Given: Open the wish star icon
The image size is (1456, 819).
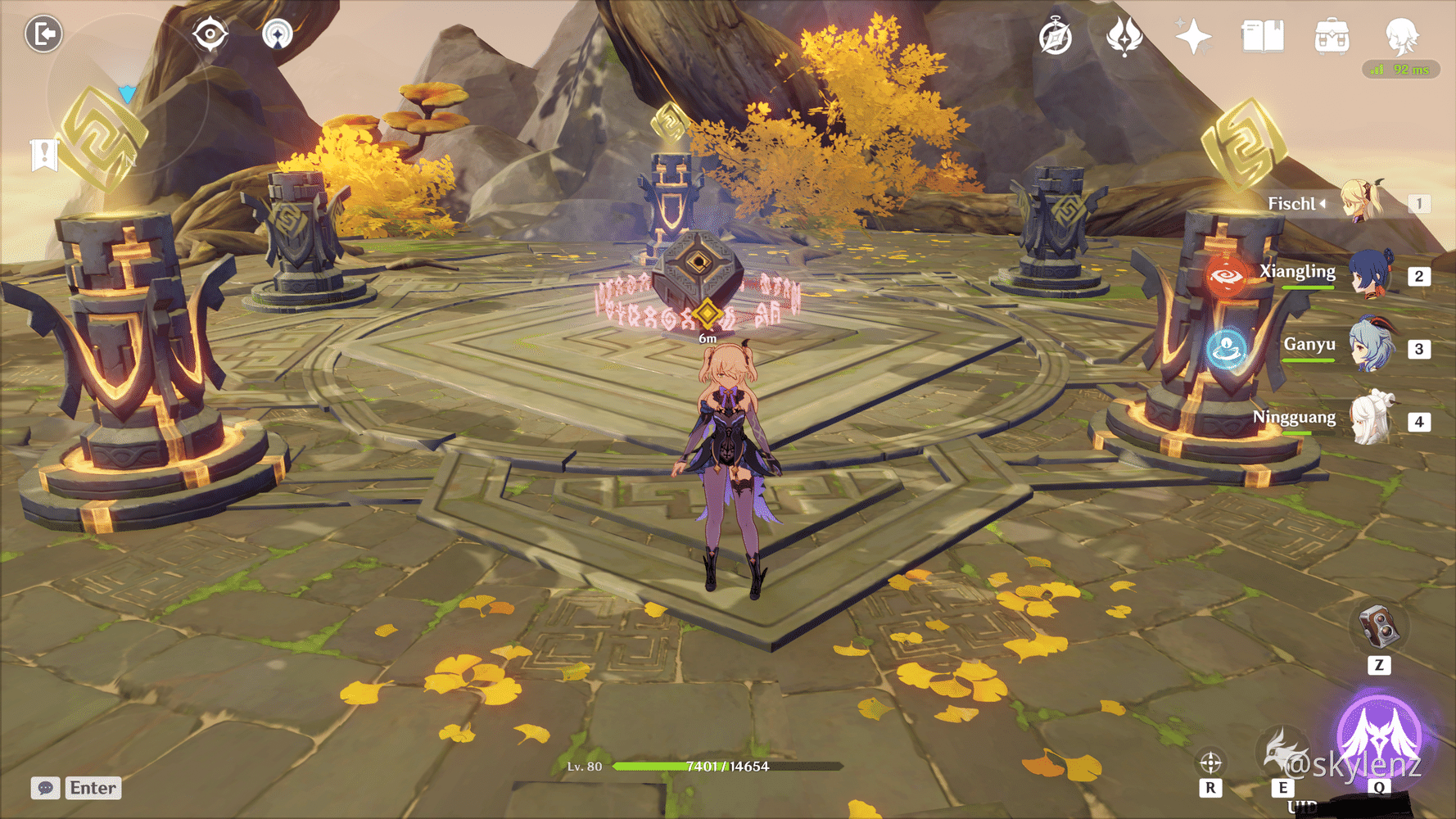Looking at the screenshot, I should [1193, 37].
